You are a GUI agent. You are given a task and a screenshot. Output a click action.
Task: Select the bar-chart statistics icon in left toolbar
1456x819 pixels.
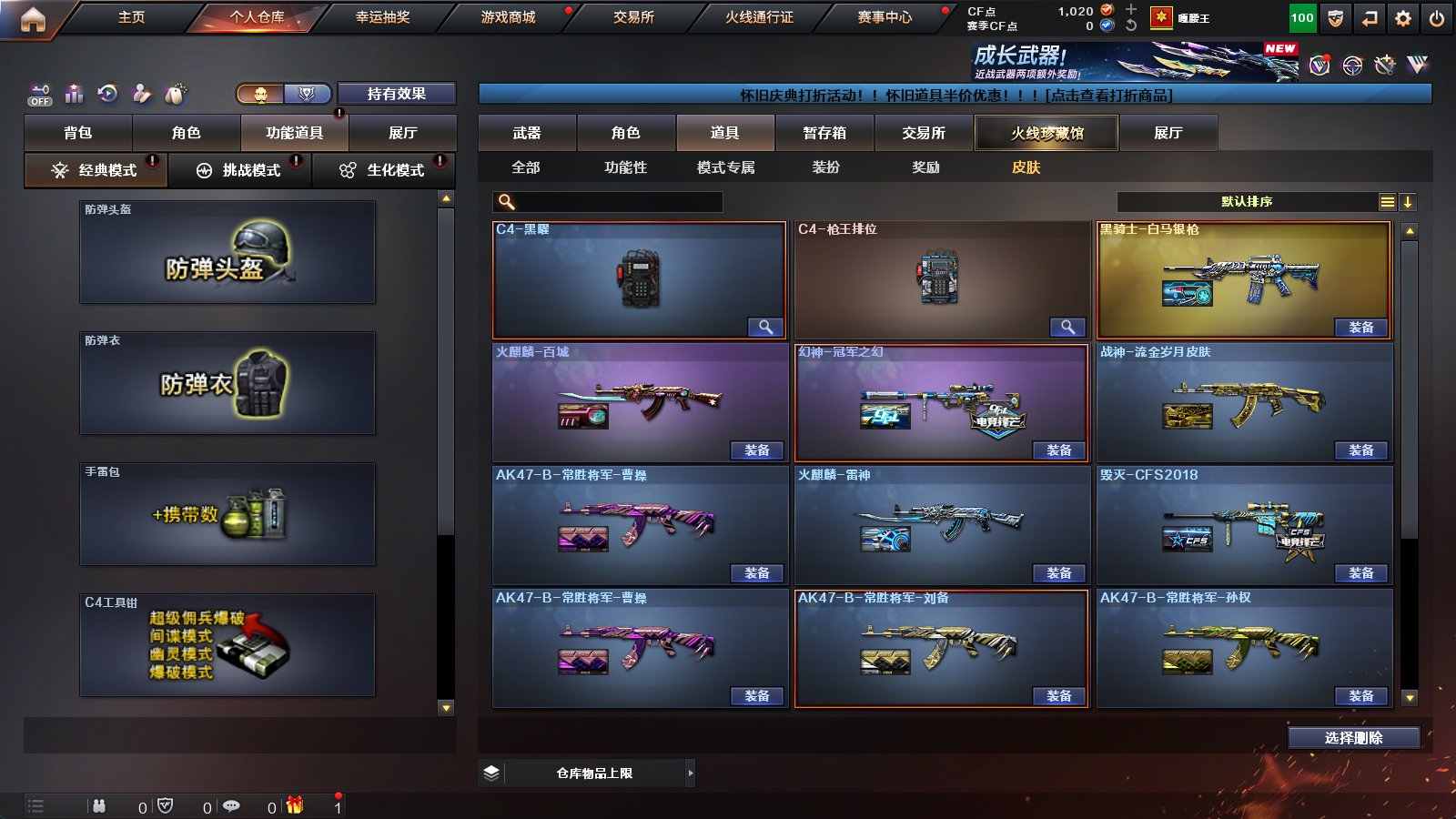point(74,93)
